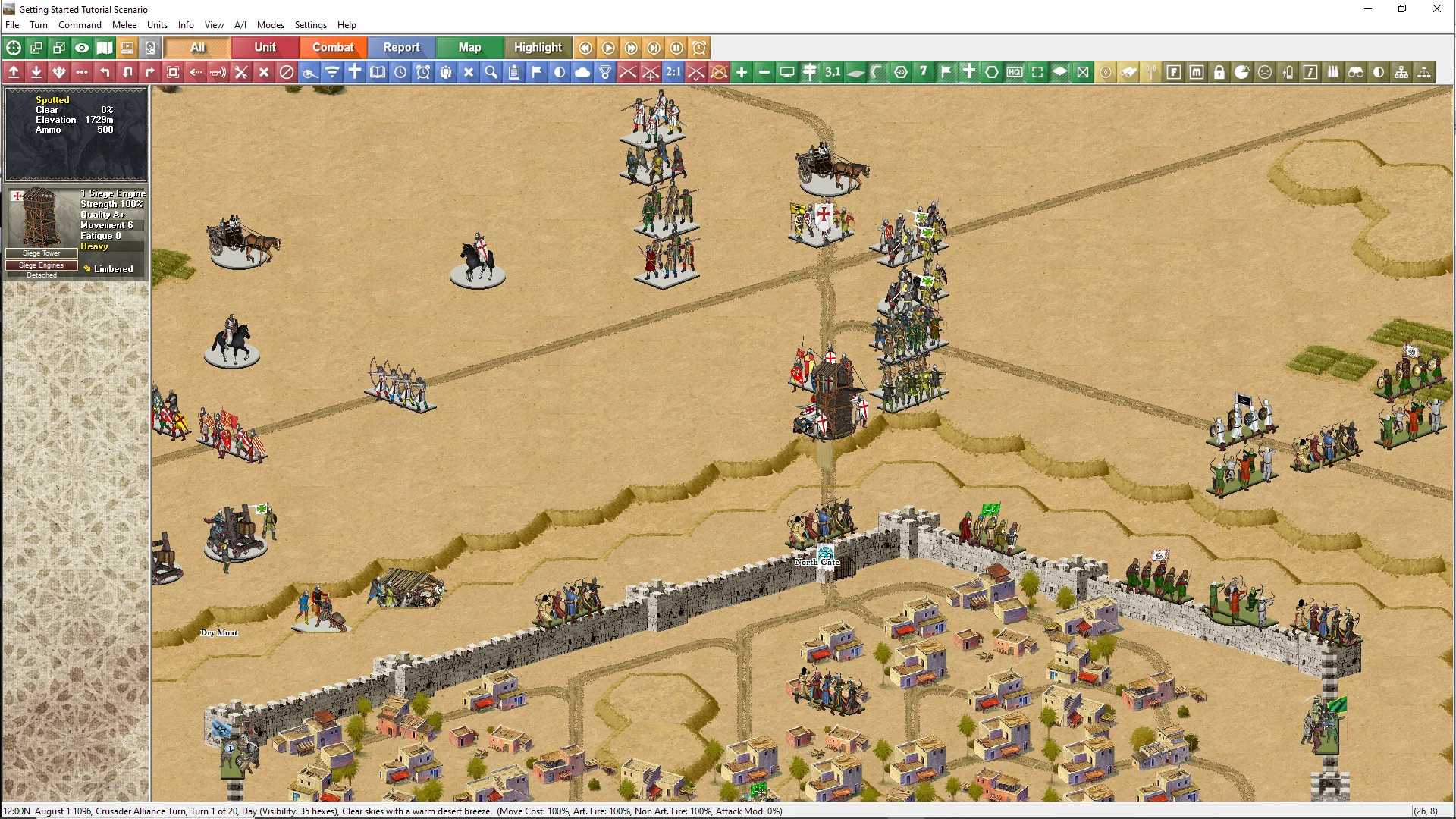The width and height of the screenshot is (1456, 819).
Task: Click the padlock toolbar icon
Action: (1219, 72)
